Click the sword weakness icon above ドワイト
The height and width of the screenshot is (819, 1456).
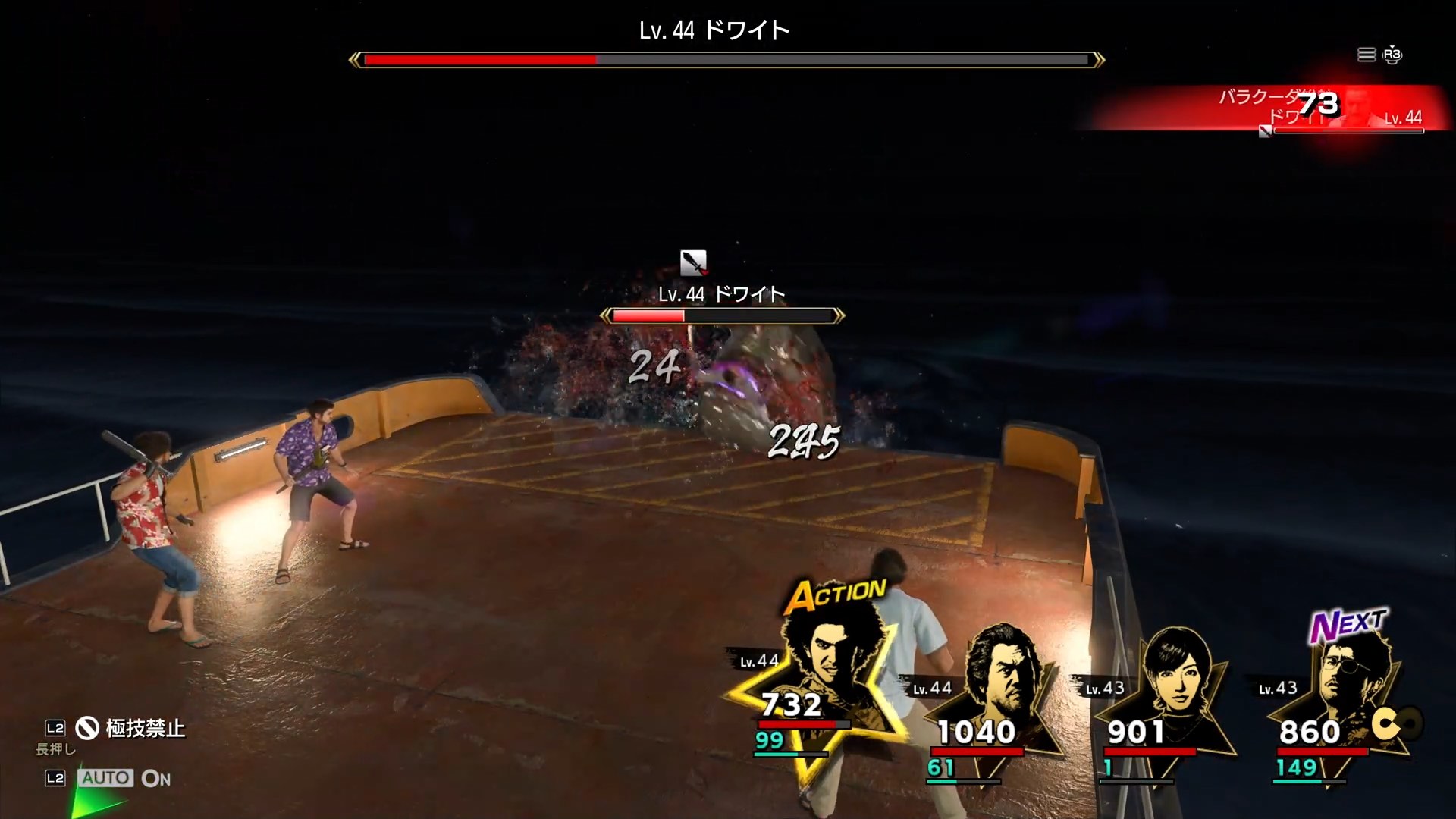pyautogui.click(x=694, y=264)
